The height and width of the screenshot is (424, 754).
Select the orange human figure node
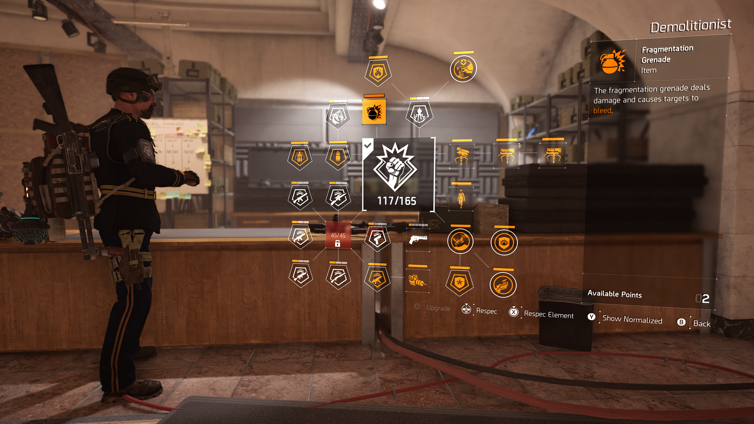pos(462,196)
